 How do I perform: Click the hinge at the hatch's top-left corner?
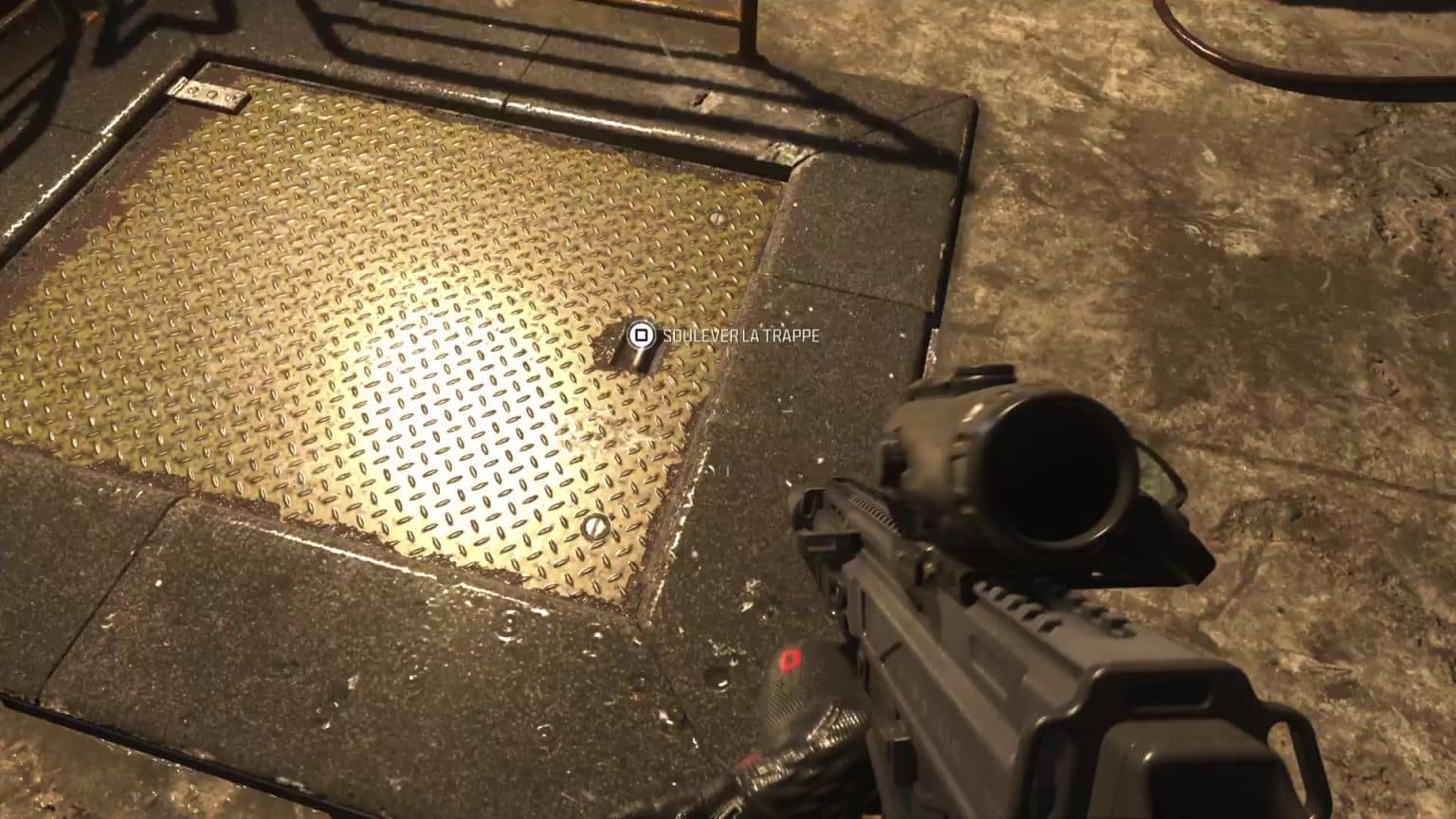click(x=207, y=92)
